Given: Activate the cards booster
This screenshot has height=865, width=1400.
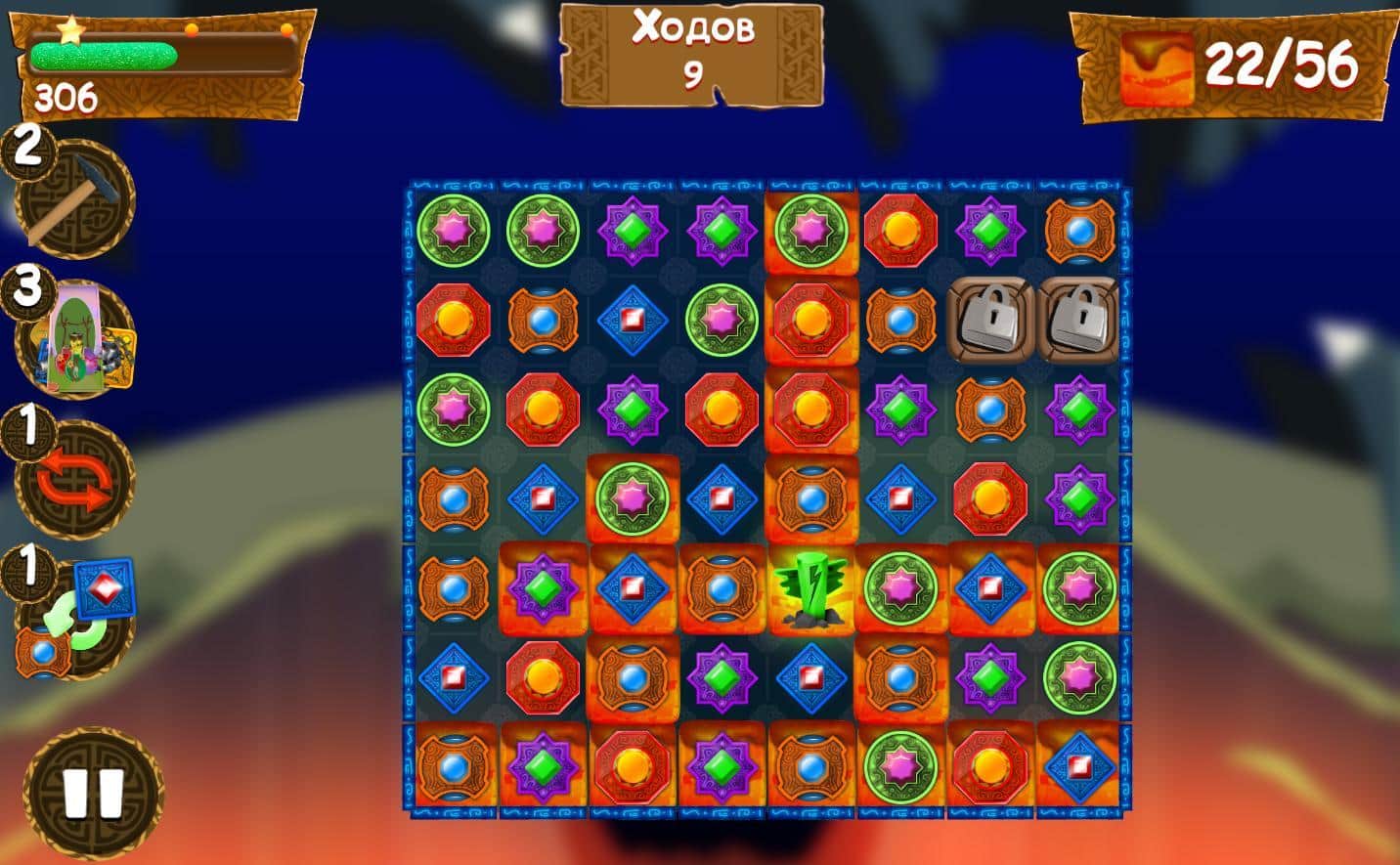Looking at the screenshot, I should [x=78, y=337].
